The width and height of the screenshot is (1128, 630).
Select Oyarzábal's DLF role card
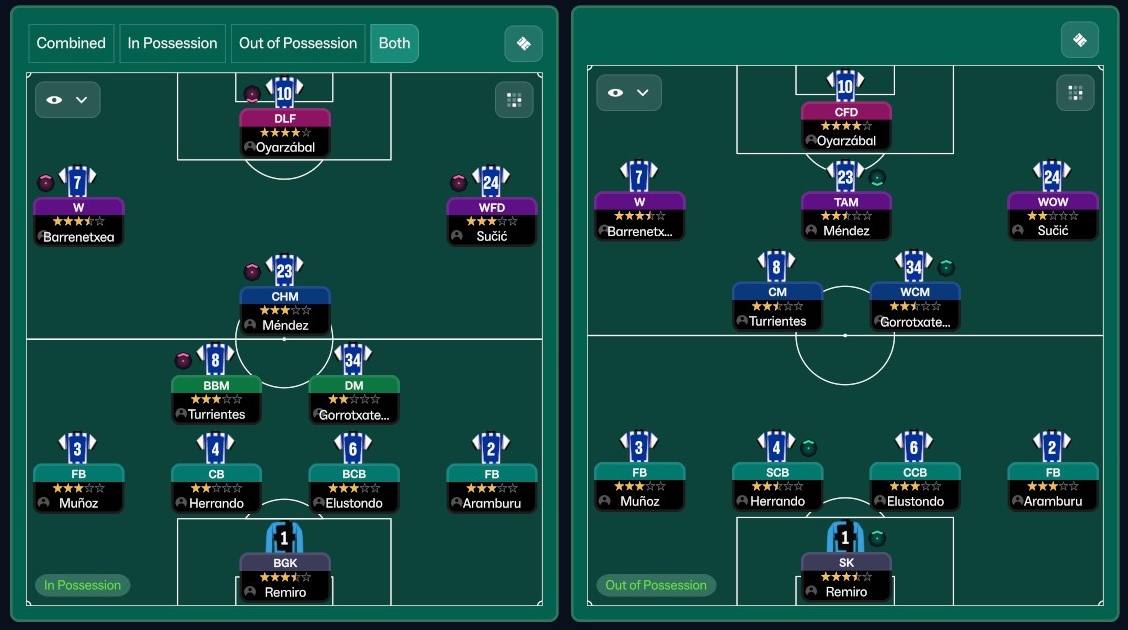[x=285, y=132]
